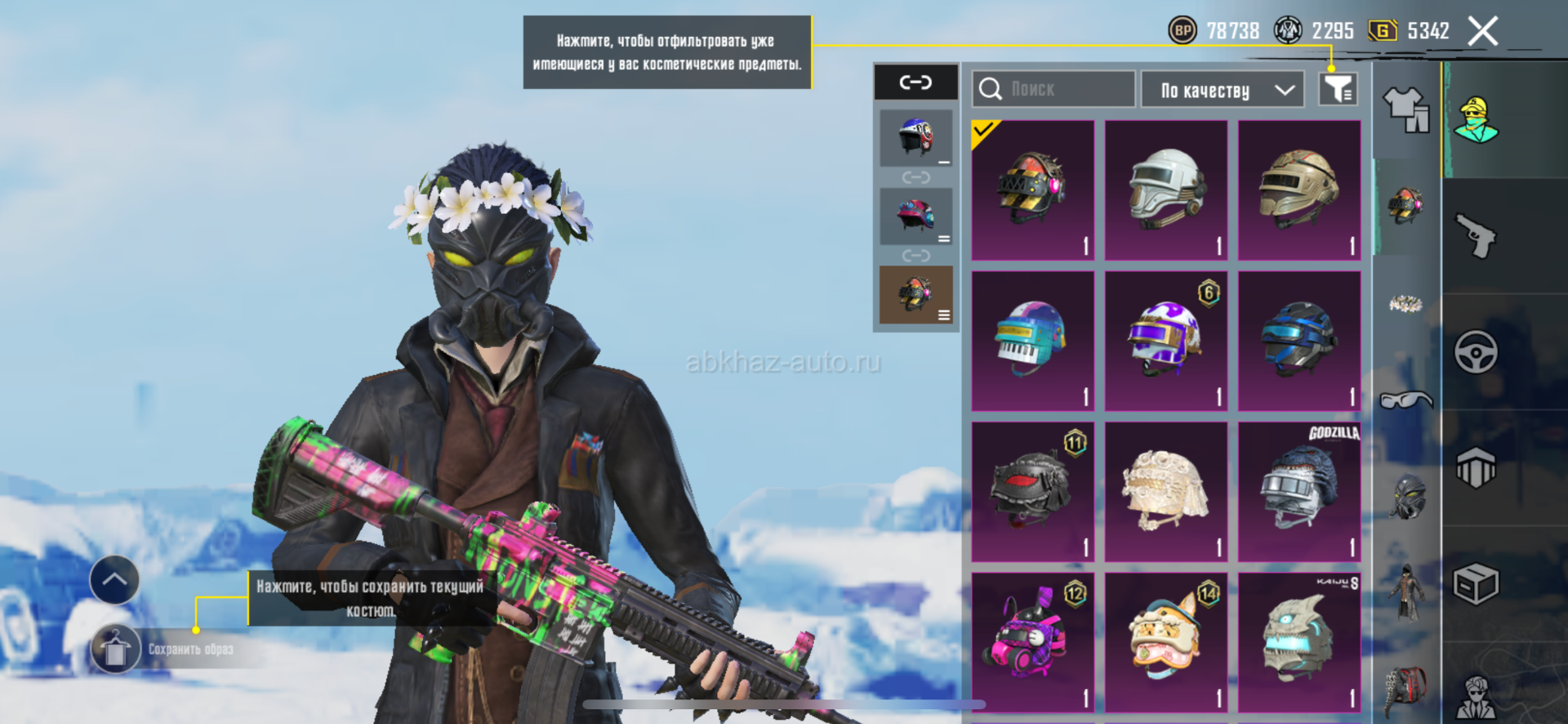Select the pink bunny level 12 helmet

pos(1032,641)
